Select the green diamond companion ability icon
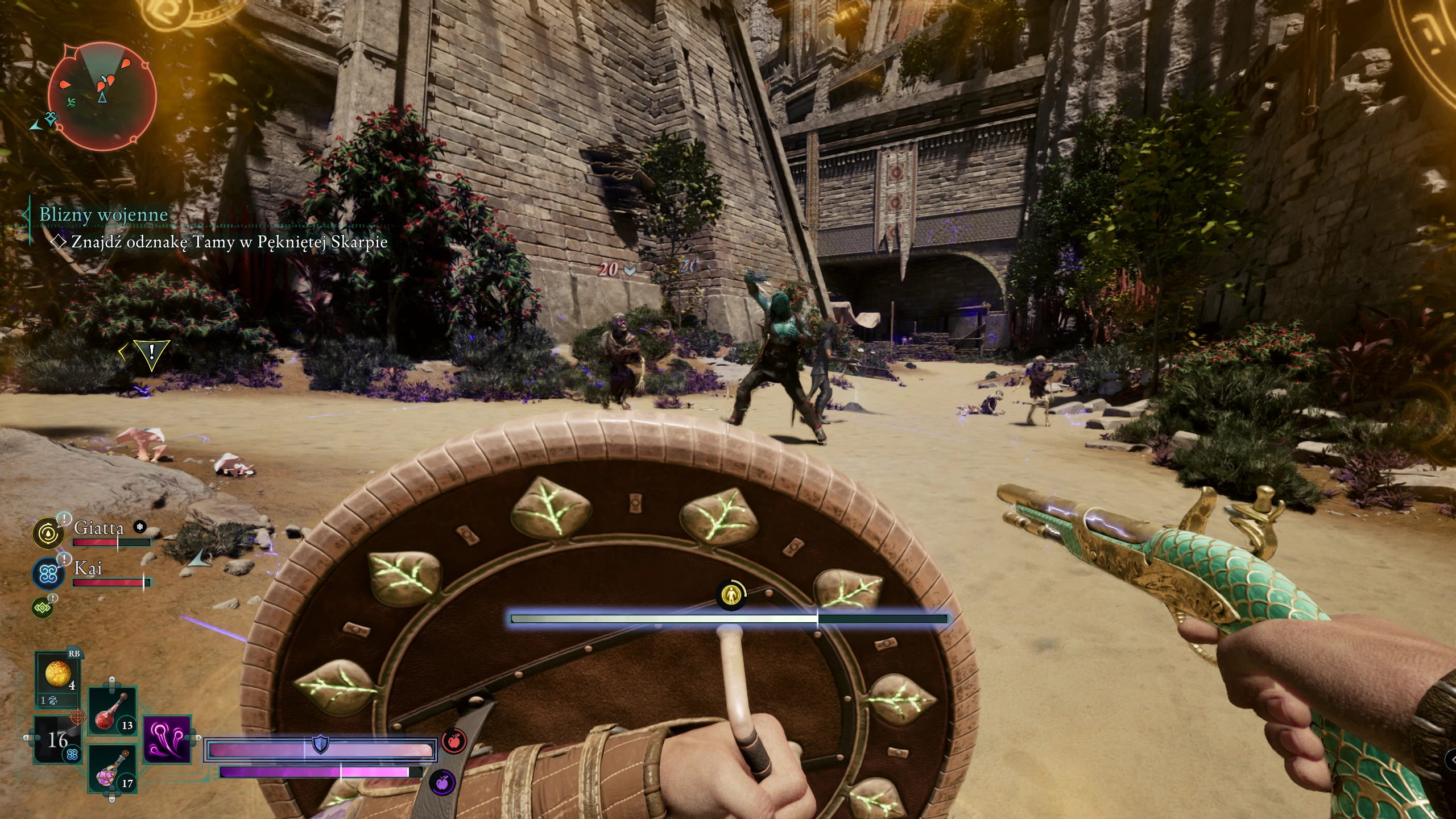Screen dimensions: 1456x819 pos(43,608)
